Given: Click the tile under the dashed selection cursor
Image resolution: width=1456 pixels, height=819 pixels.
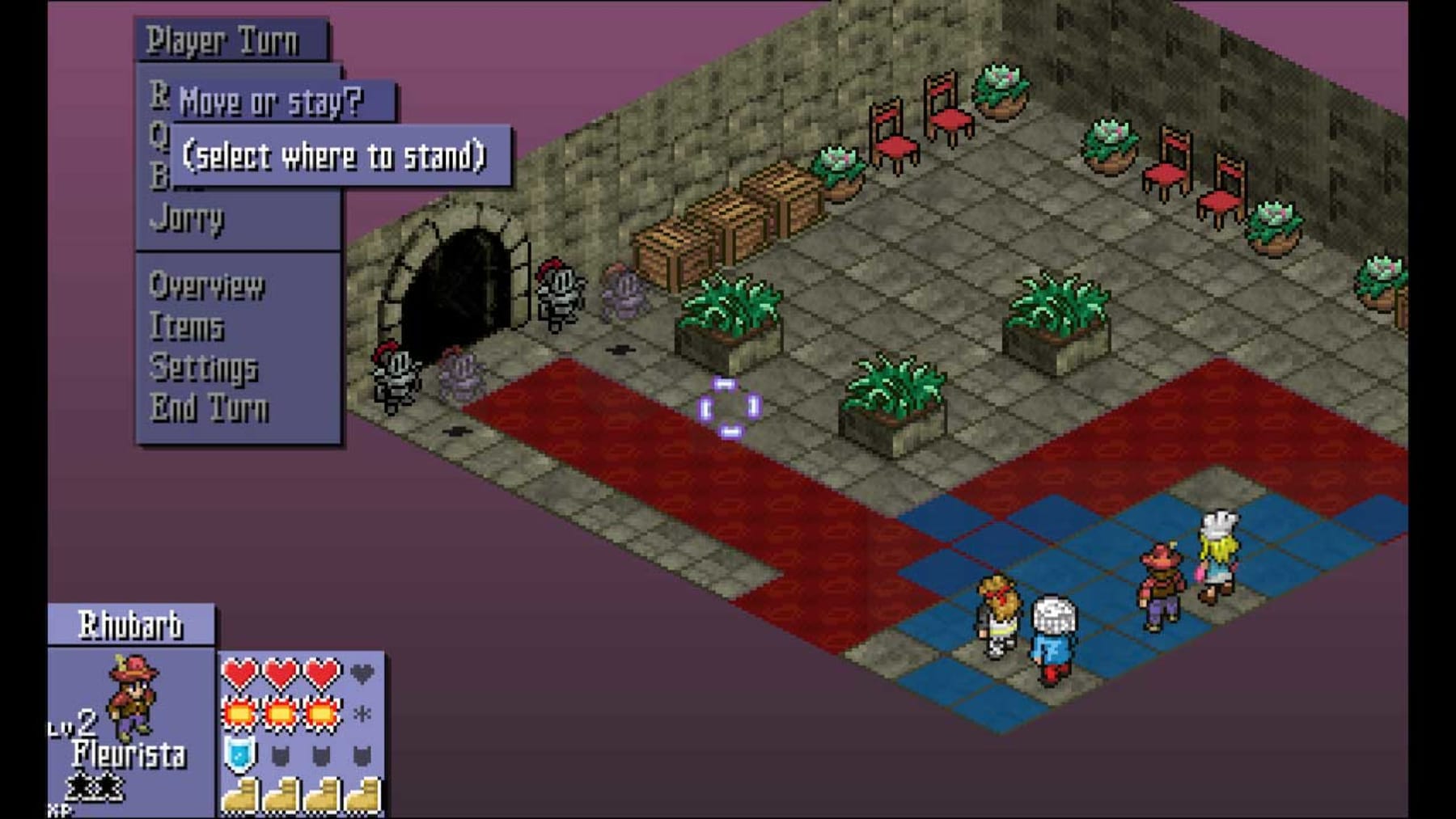Looking at the screenshot, I should click(730, 408).
